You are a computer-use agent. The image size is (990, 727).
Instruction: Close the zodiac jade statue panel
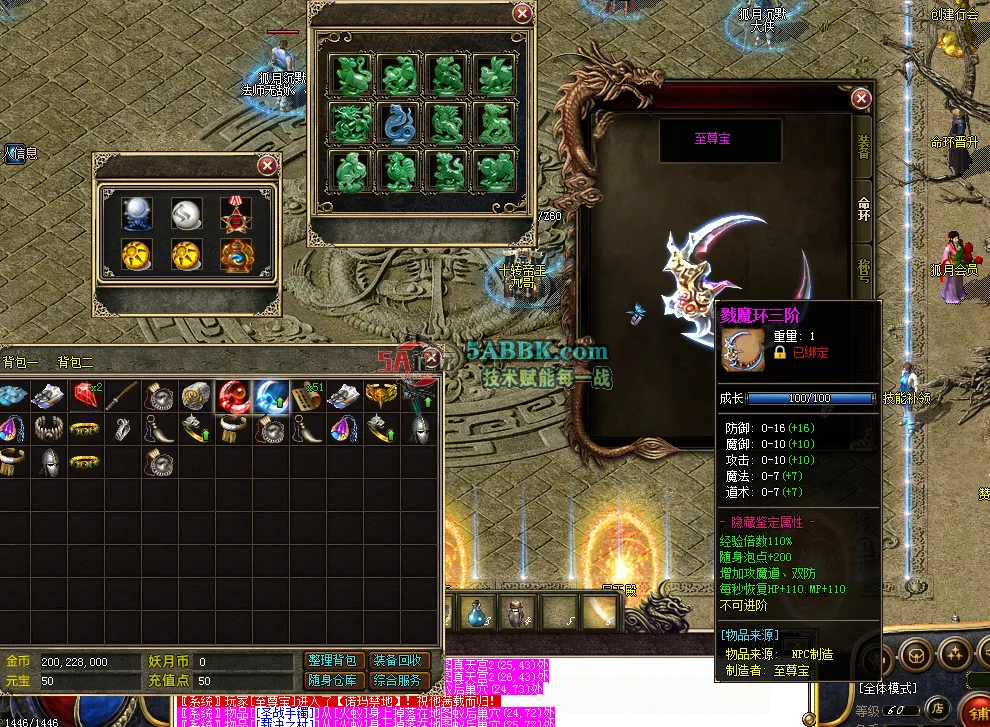pos(522,14)
